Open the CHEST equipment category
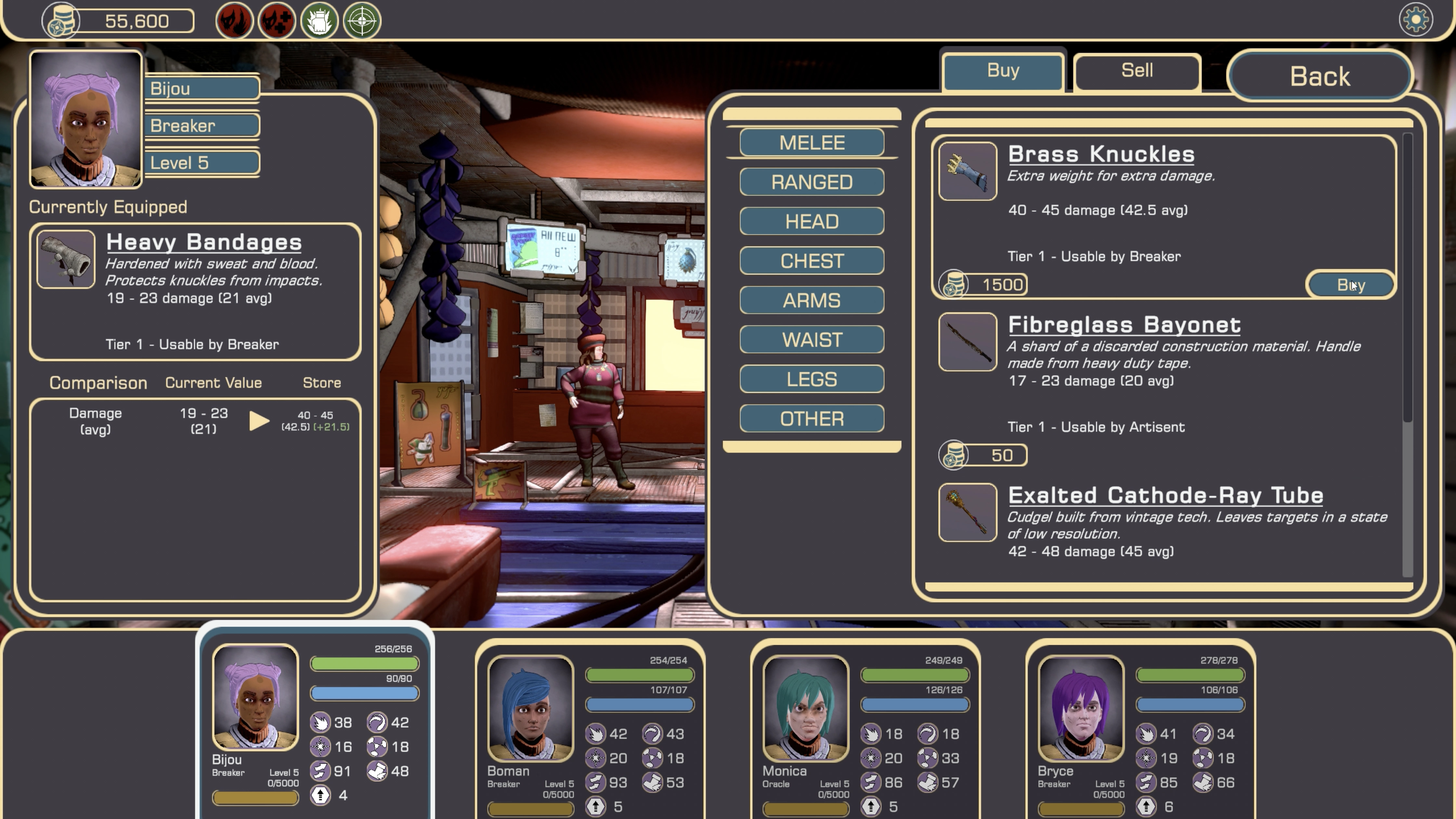 pos(811,261)
